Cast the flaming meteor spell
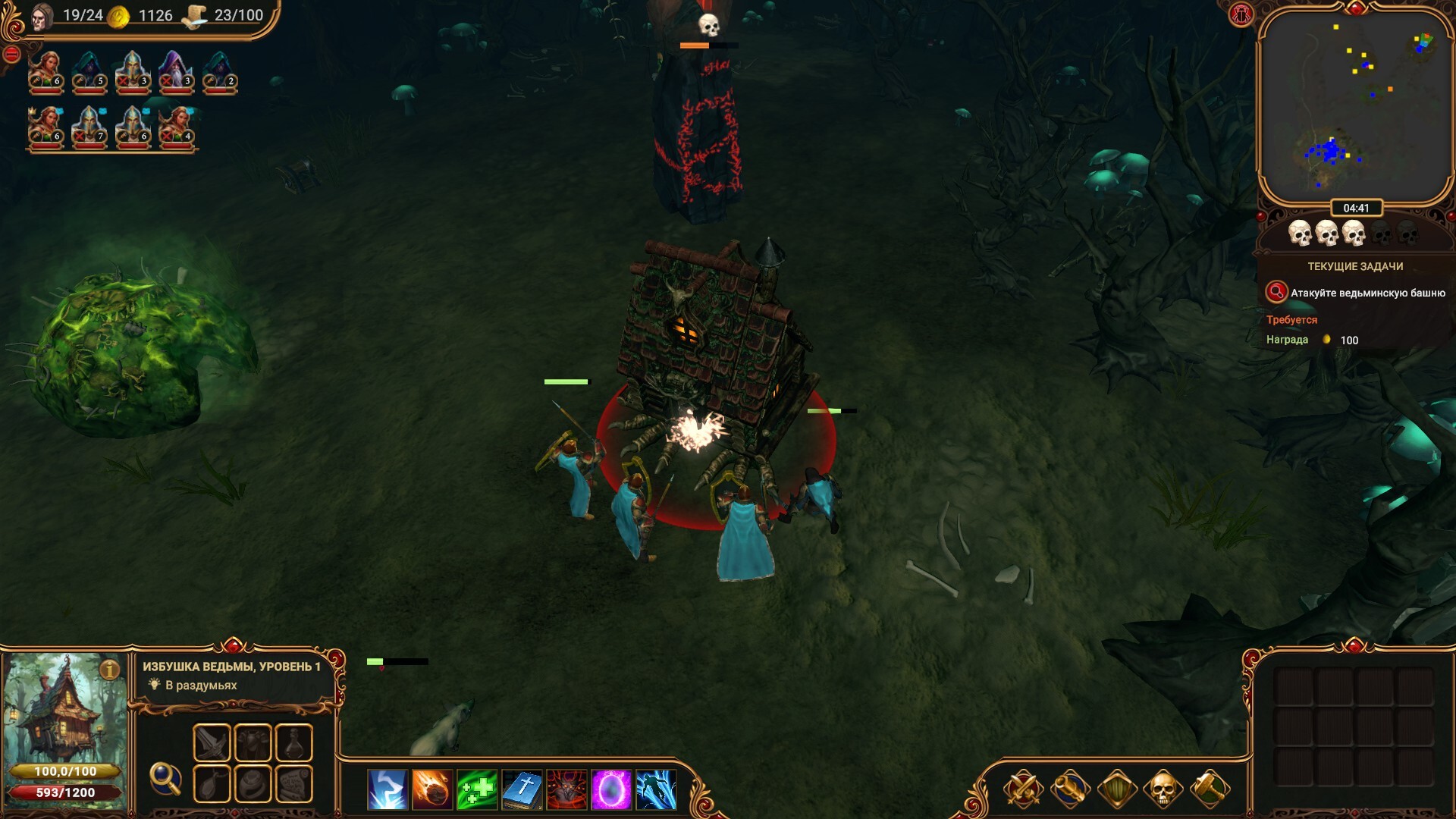Screen dimensions: 1456x819 pos(432,789)
